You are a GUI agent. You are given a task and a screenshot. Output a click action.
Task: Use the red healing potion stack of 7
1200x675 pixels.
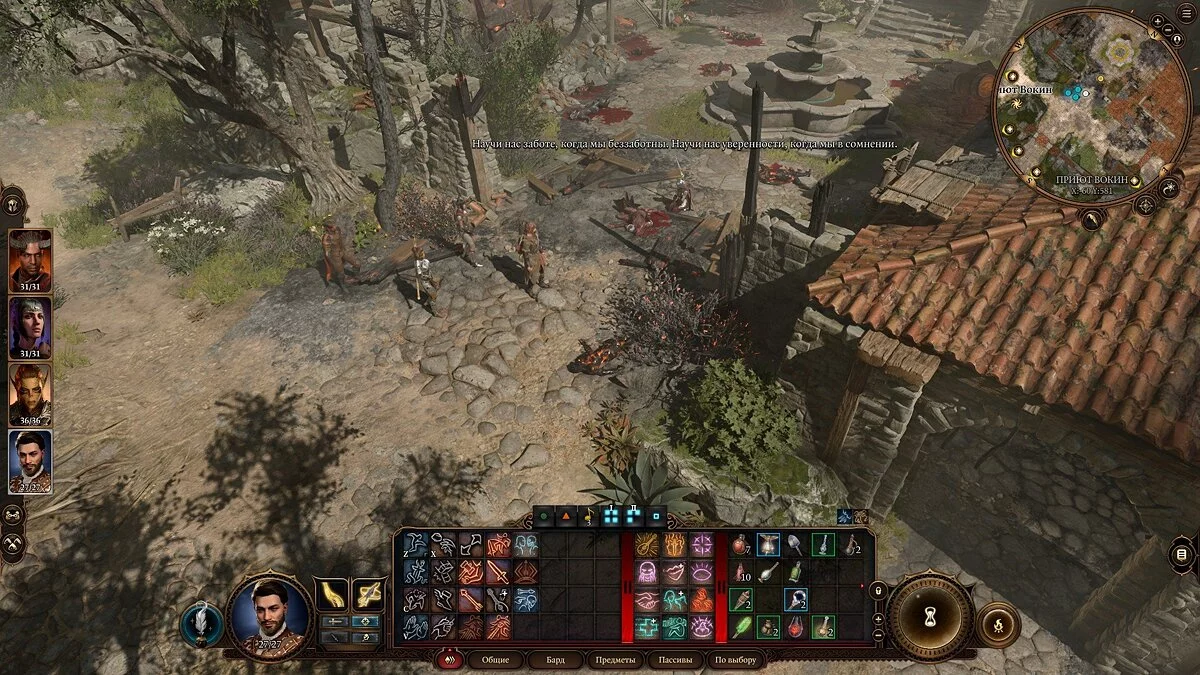tap(741, 545)
